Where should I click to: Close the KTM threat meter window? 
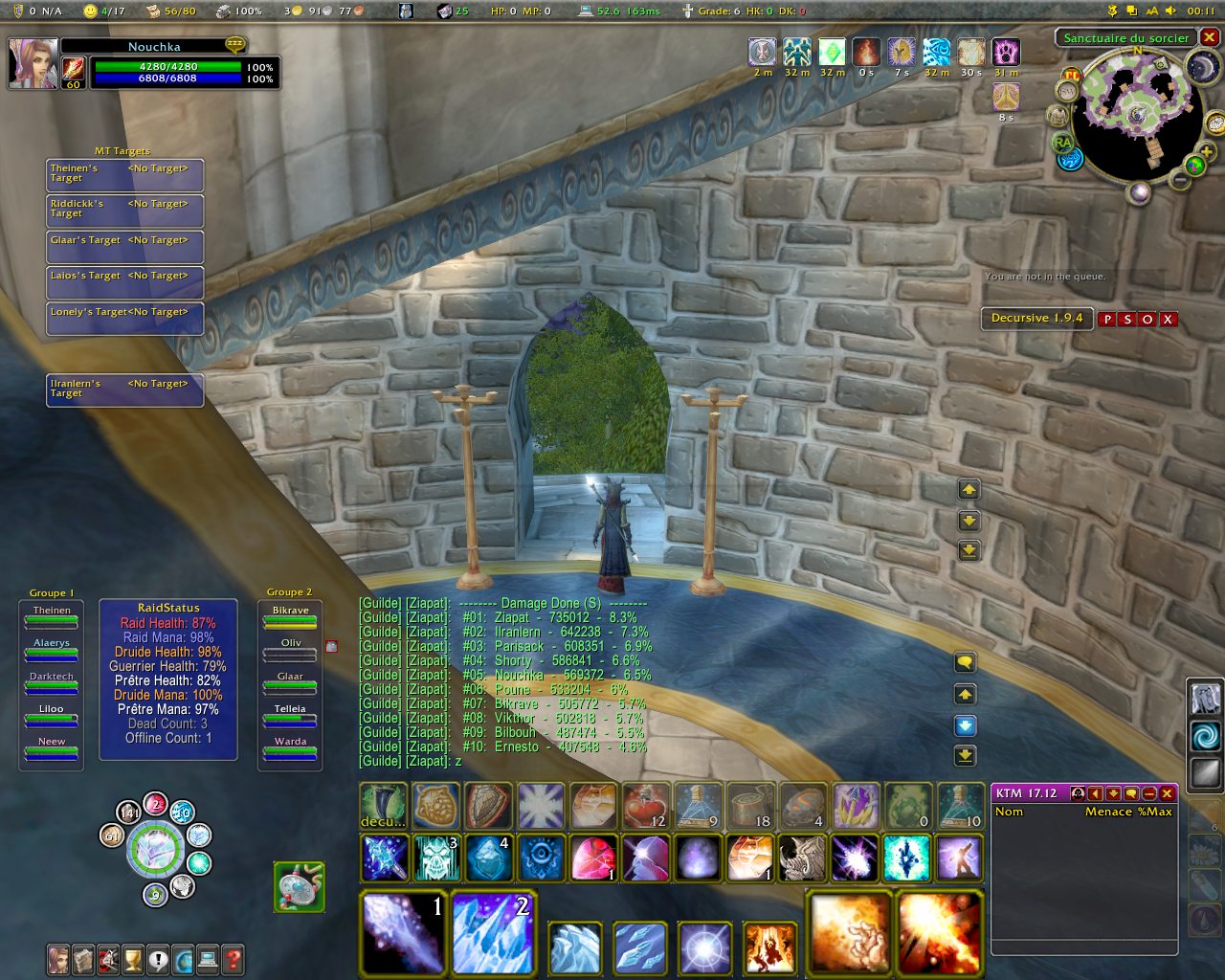[1167, 793]
